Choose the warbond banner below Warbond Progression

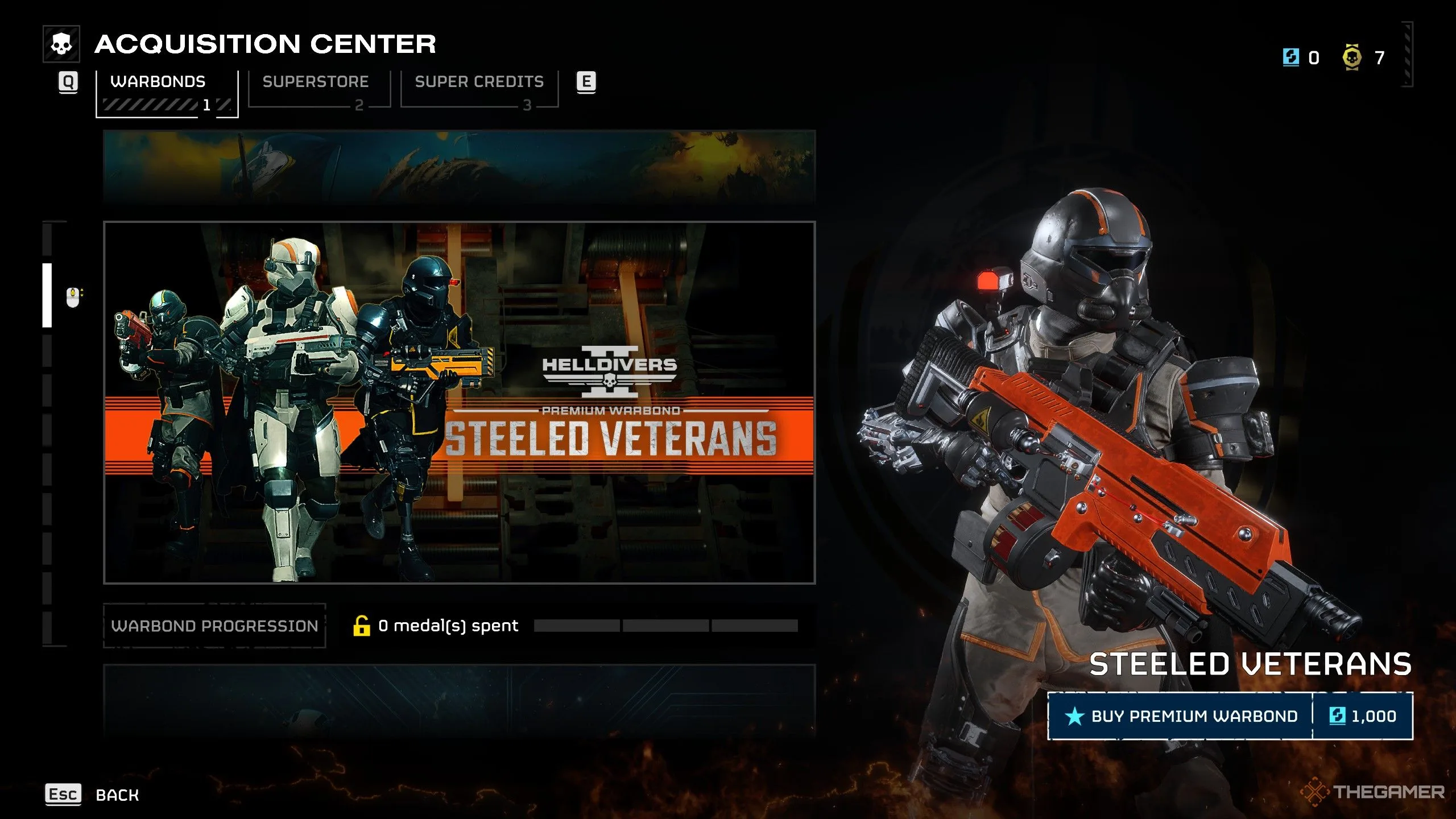(x=459, y=700)
